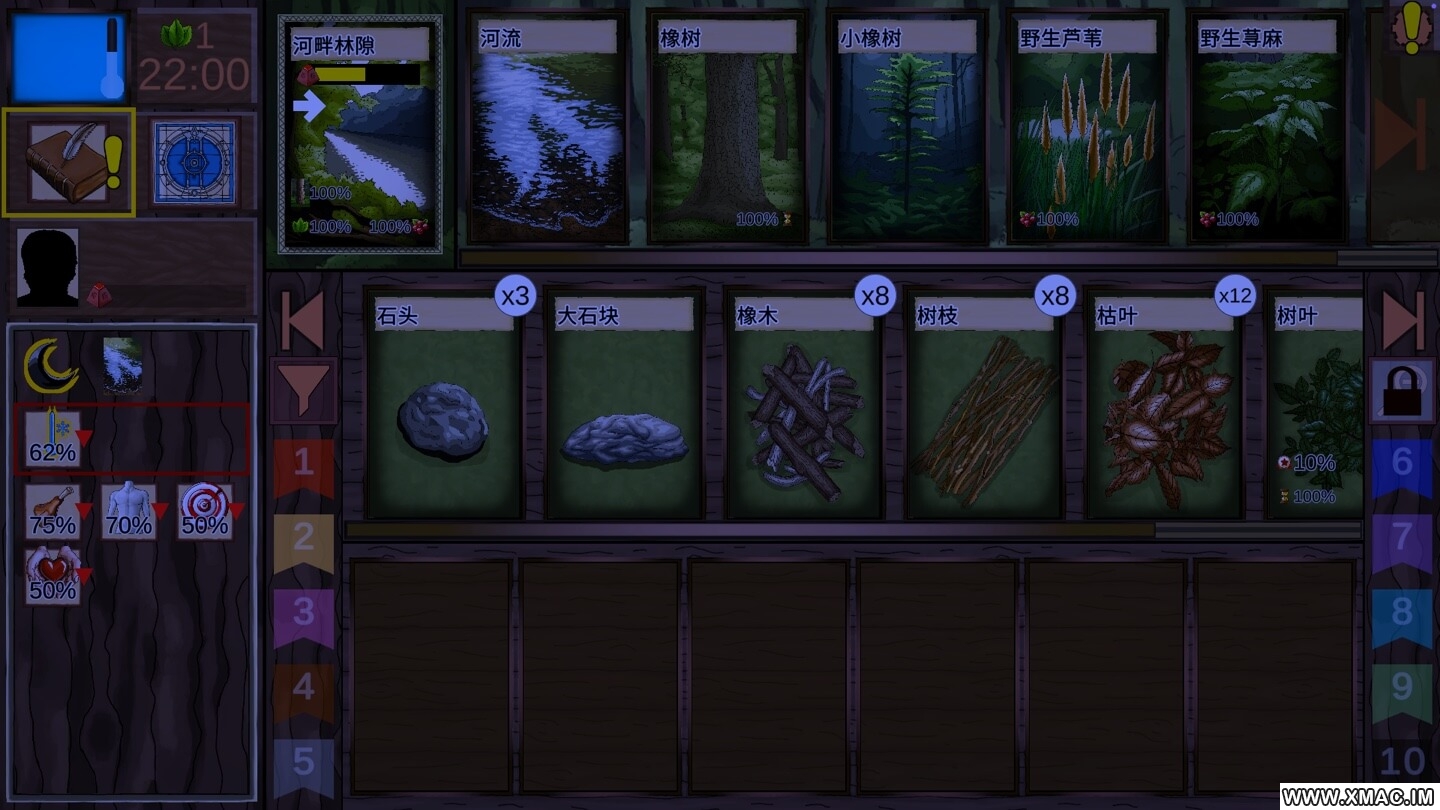Switch to blue bookmark tab 6
Screen dimensions: 1440x810
click(1402, 465)
